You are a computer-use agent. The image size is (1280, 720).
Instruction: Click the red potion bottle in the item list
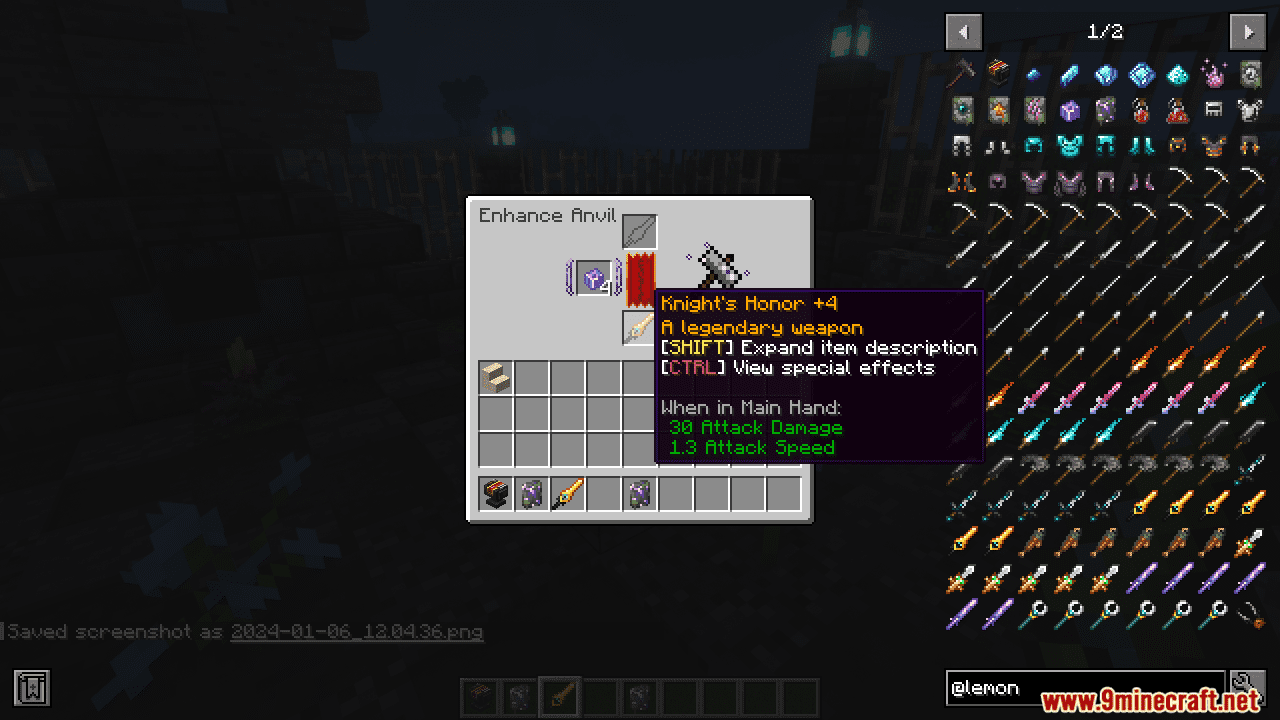[1141, 110]
